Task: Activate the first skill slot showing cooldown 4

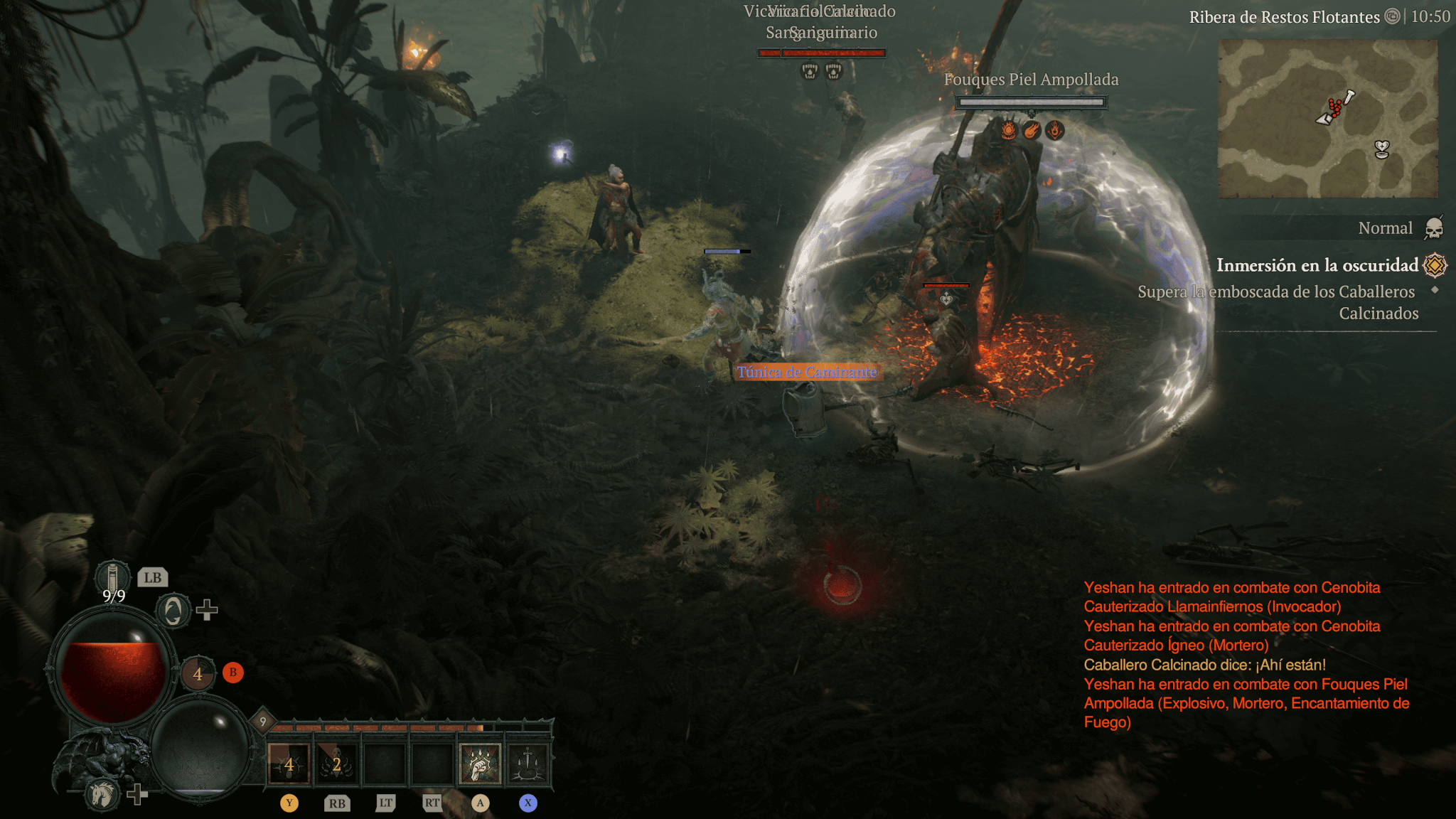Action: (289, 765)
